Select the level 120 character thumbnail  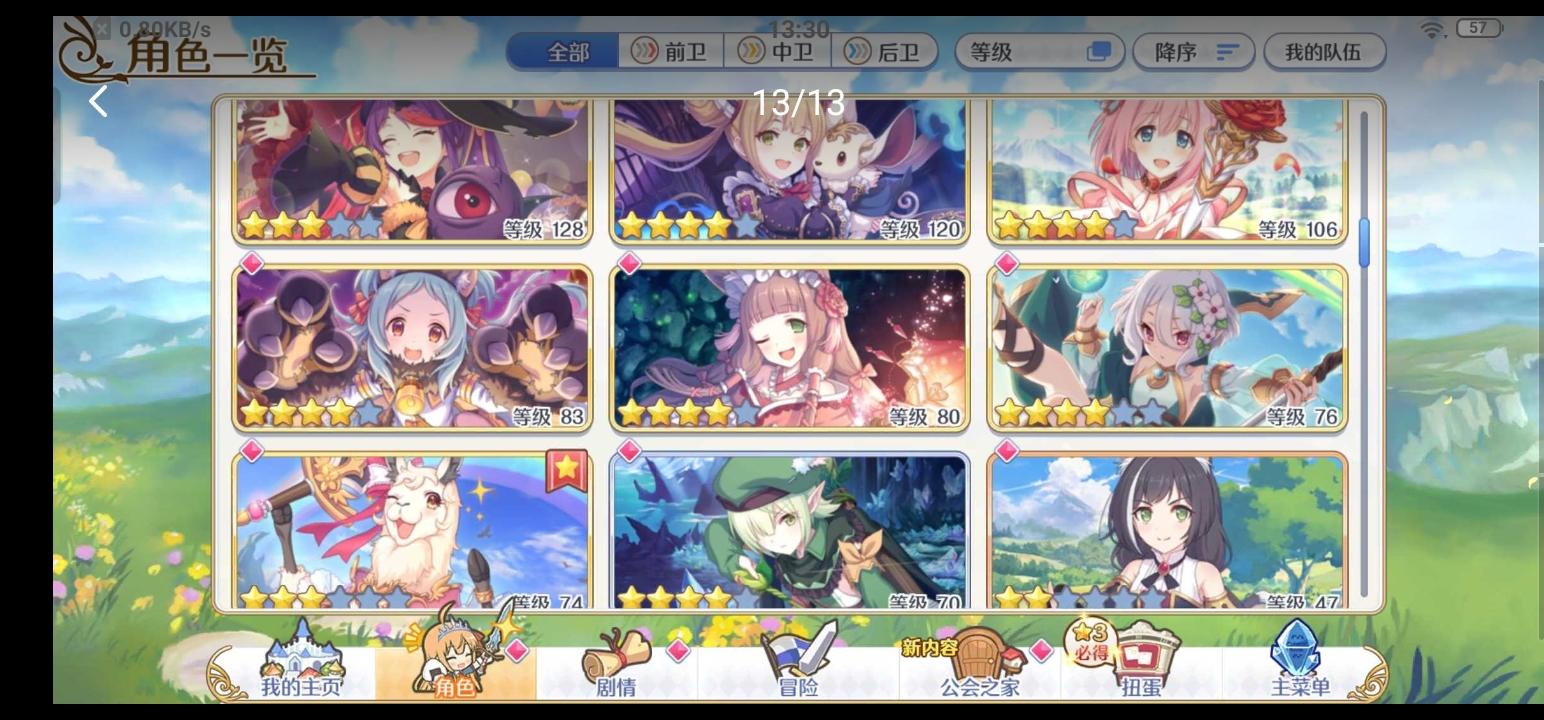coord(788,170)
